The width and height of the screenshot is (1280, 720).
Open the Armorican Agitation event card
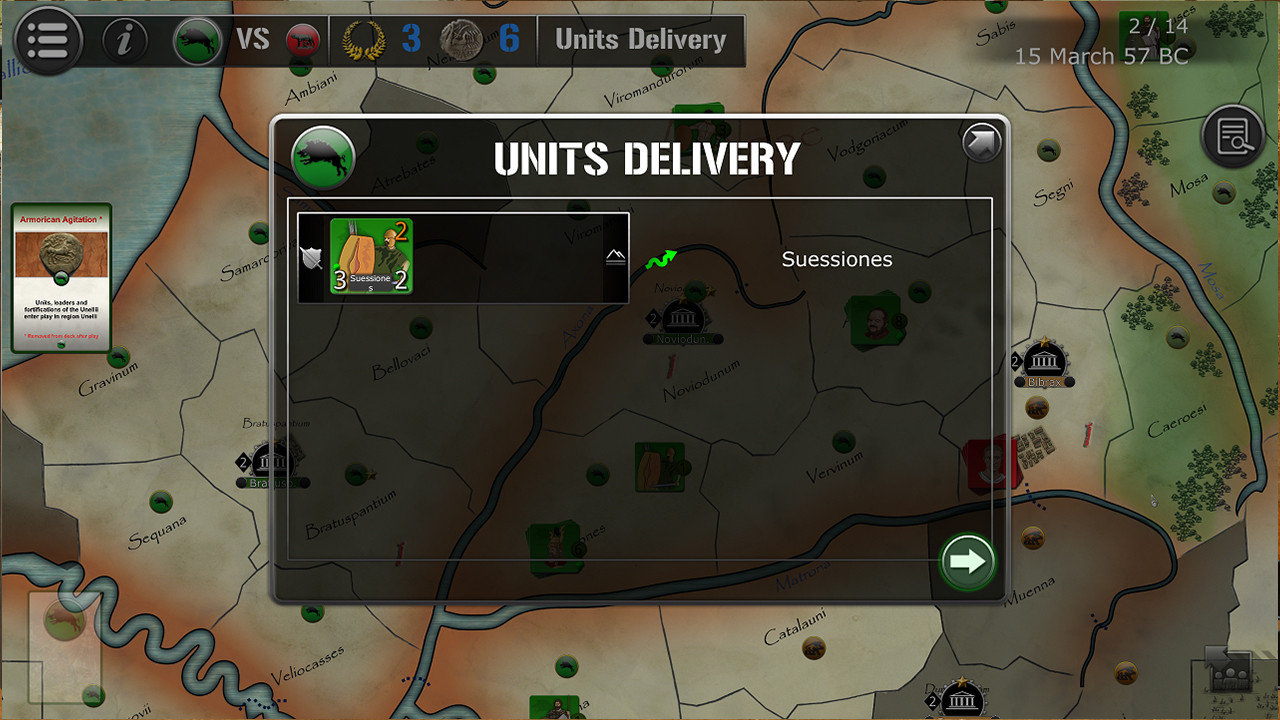[61, 277]
